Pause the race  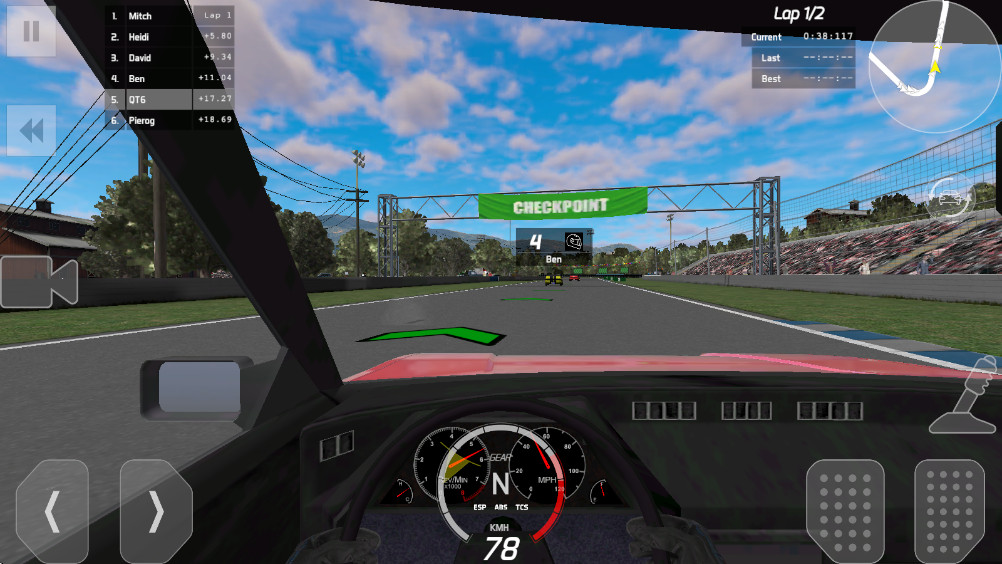(31, 31)
